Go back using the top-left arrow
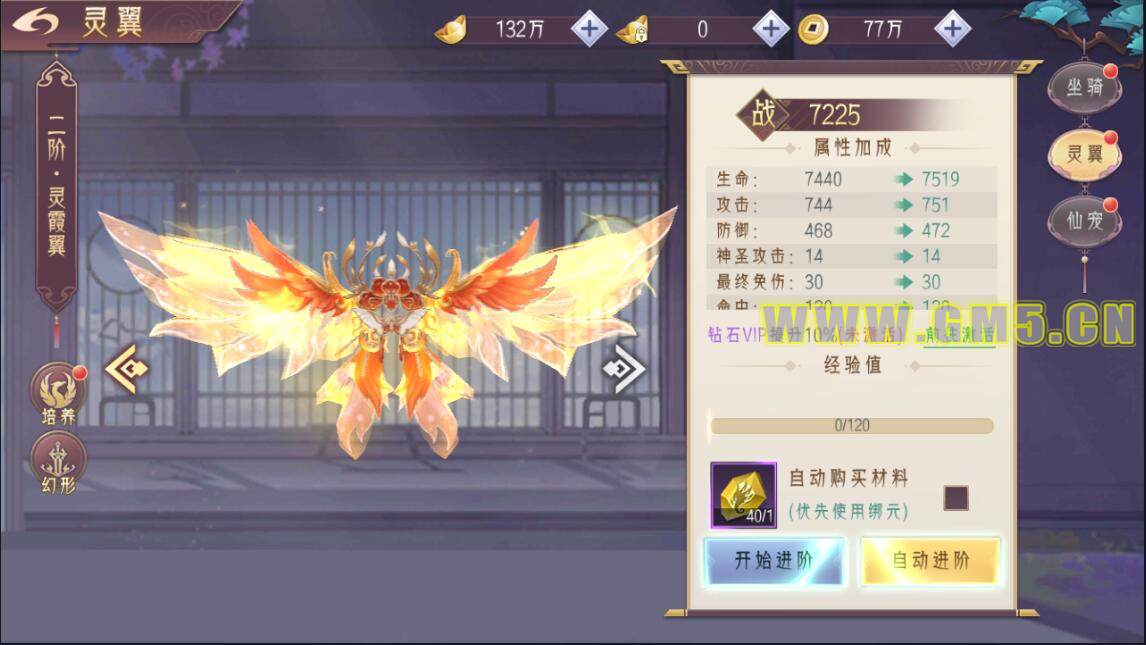The image size is (1146, 645). (x=36, y=22)
